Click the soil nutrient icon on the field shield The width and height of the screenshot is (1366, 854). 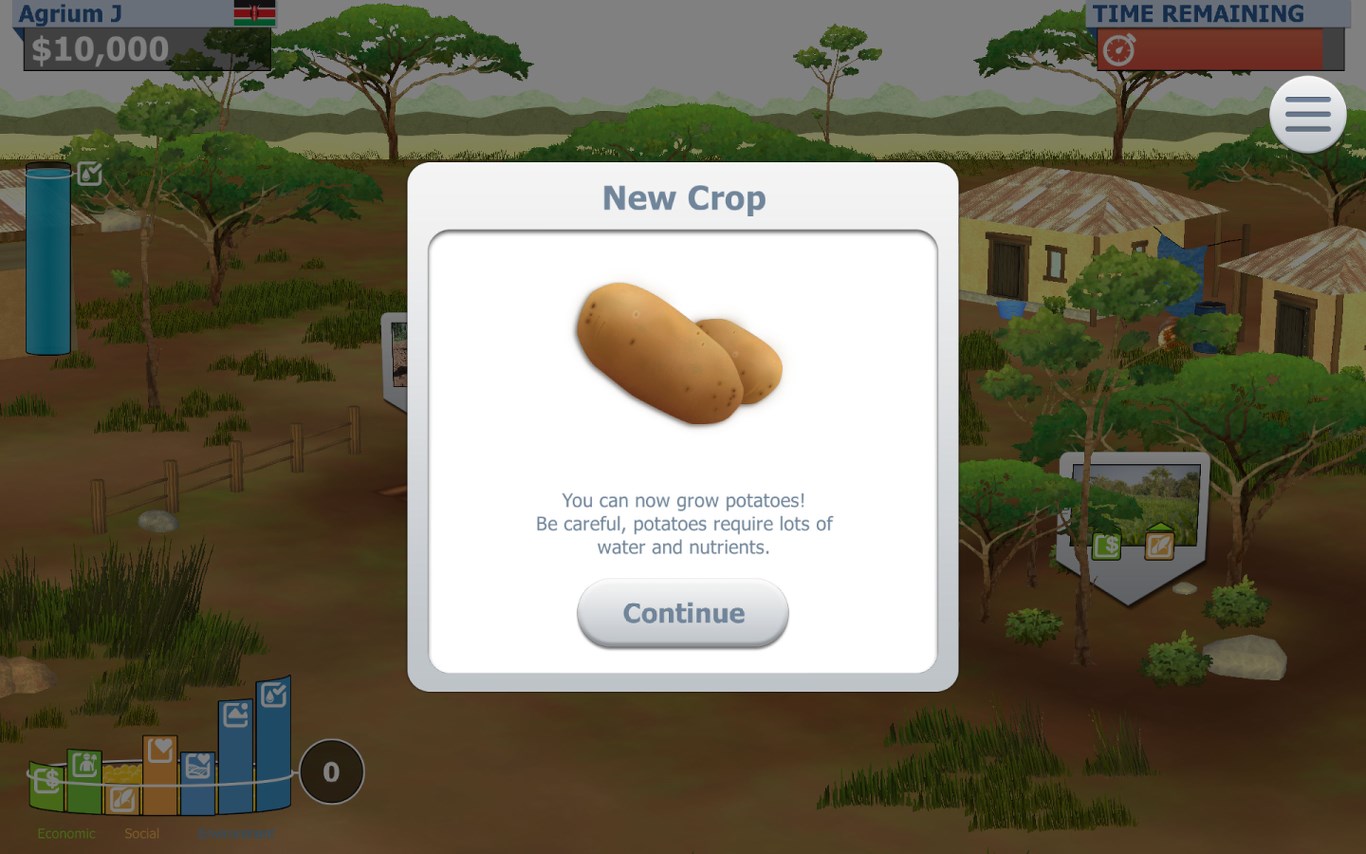[1160, 546]
